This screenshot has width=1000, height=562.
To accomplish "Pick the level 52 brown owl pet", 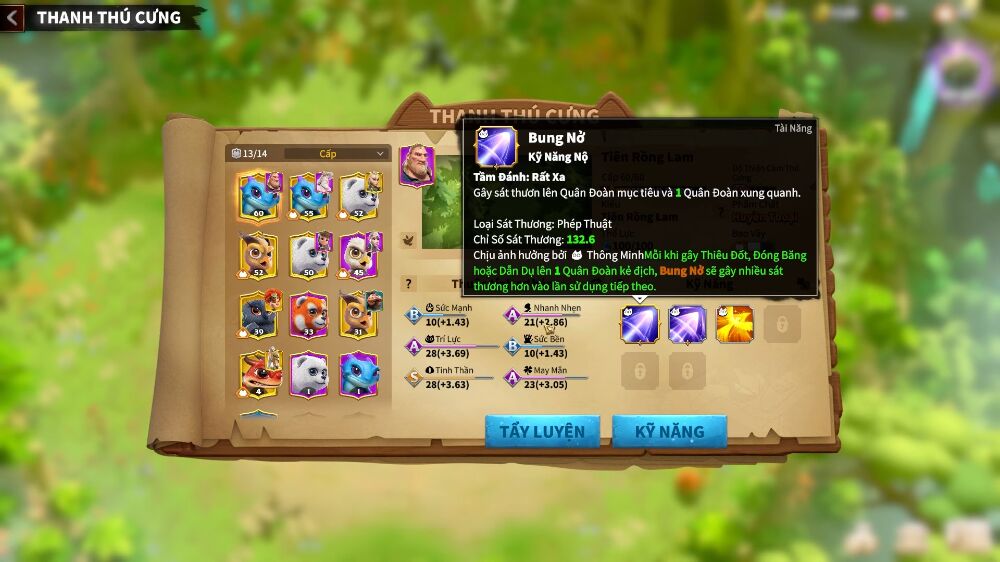I will (259, 254).
